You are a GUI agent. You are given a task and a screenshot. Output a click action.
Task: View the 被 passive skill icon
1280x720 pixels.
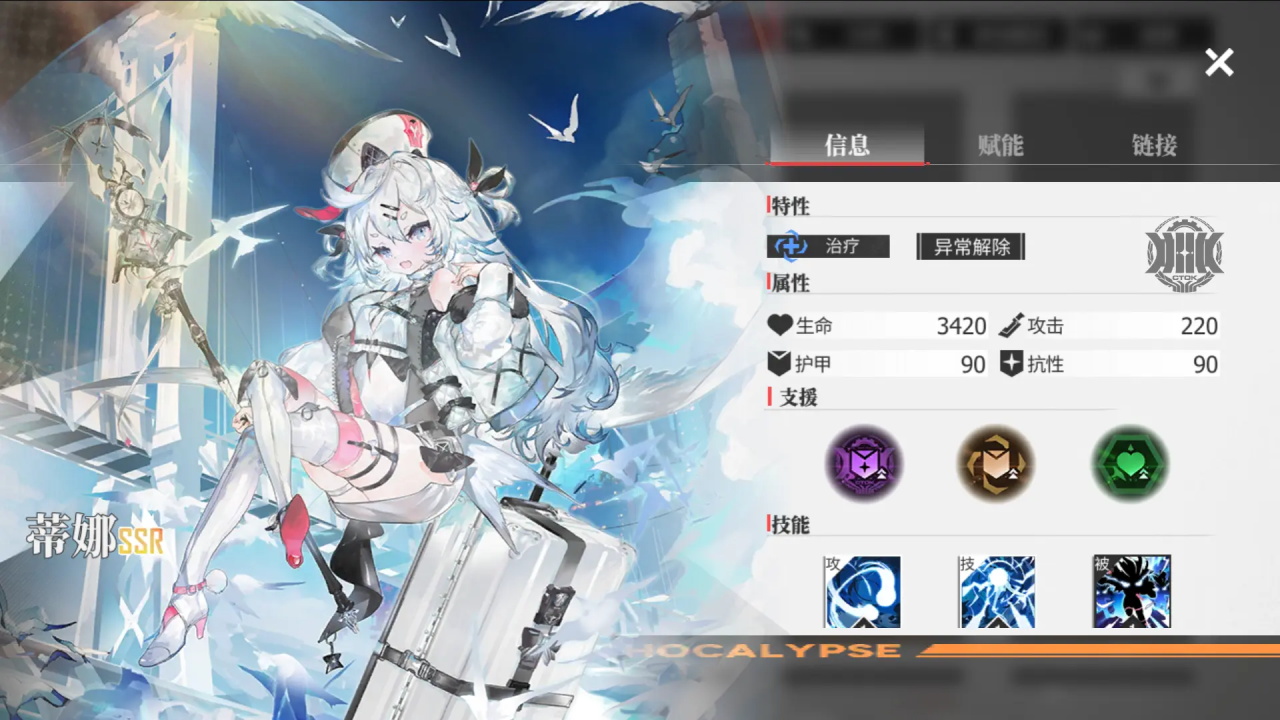[1131, 592]
